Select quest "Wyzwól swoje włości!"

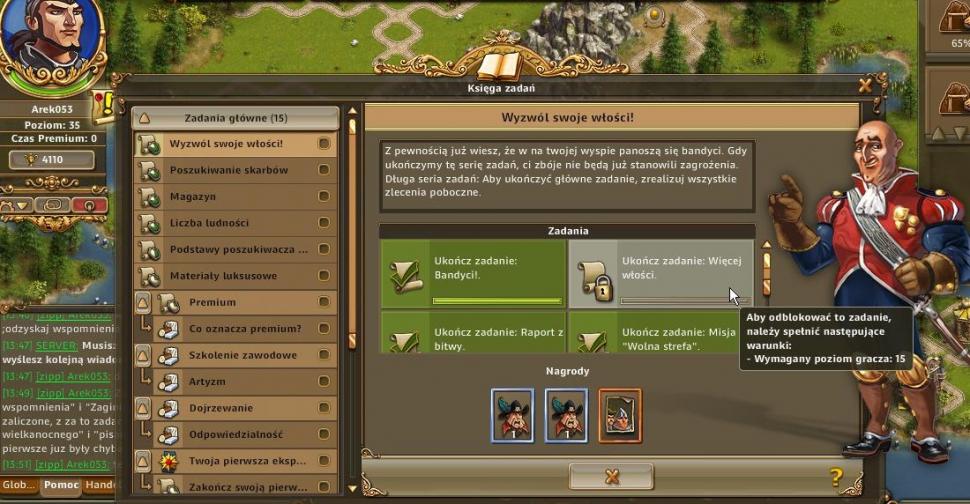coord(226,144)
